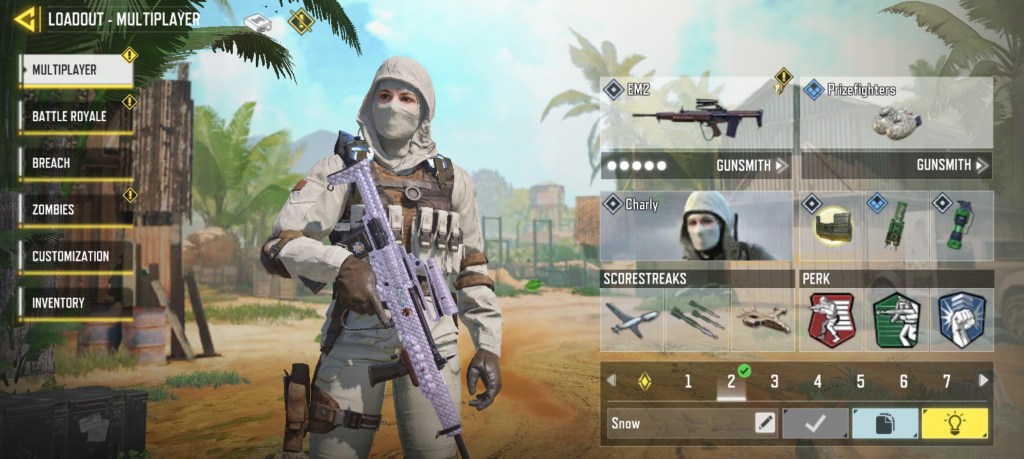
Task: Select the red perk icon
Action: [x=832, y=320]
